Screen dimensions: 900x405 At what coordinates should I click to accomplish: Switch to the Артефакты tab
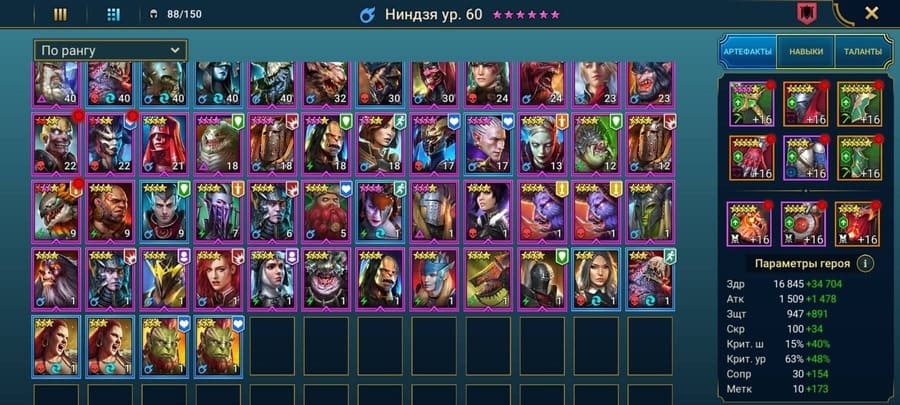pyautogui.click(x=748, y=50)
